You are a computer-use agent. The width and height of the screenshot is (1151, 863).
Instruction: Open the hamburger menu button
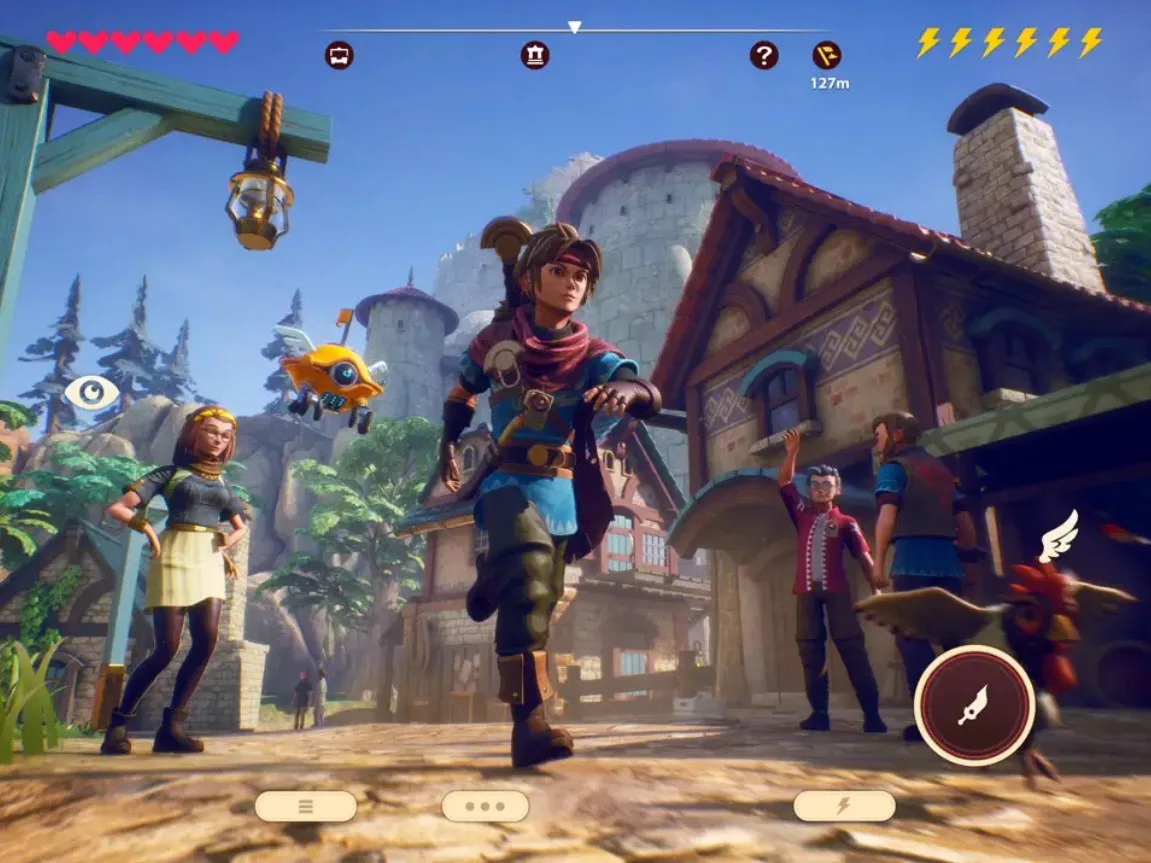[305, 806]
